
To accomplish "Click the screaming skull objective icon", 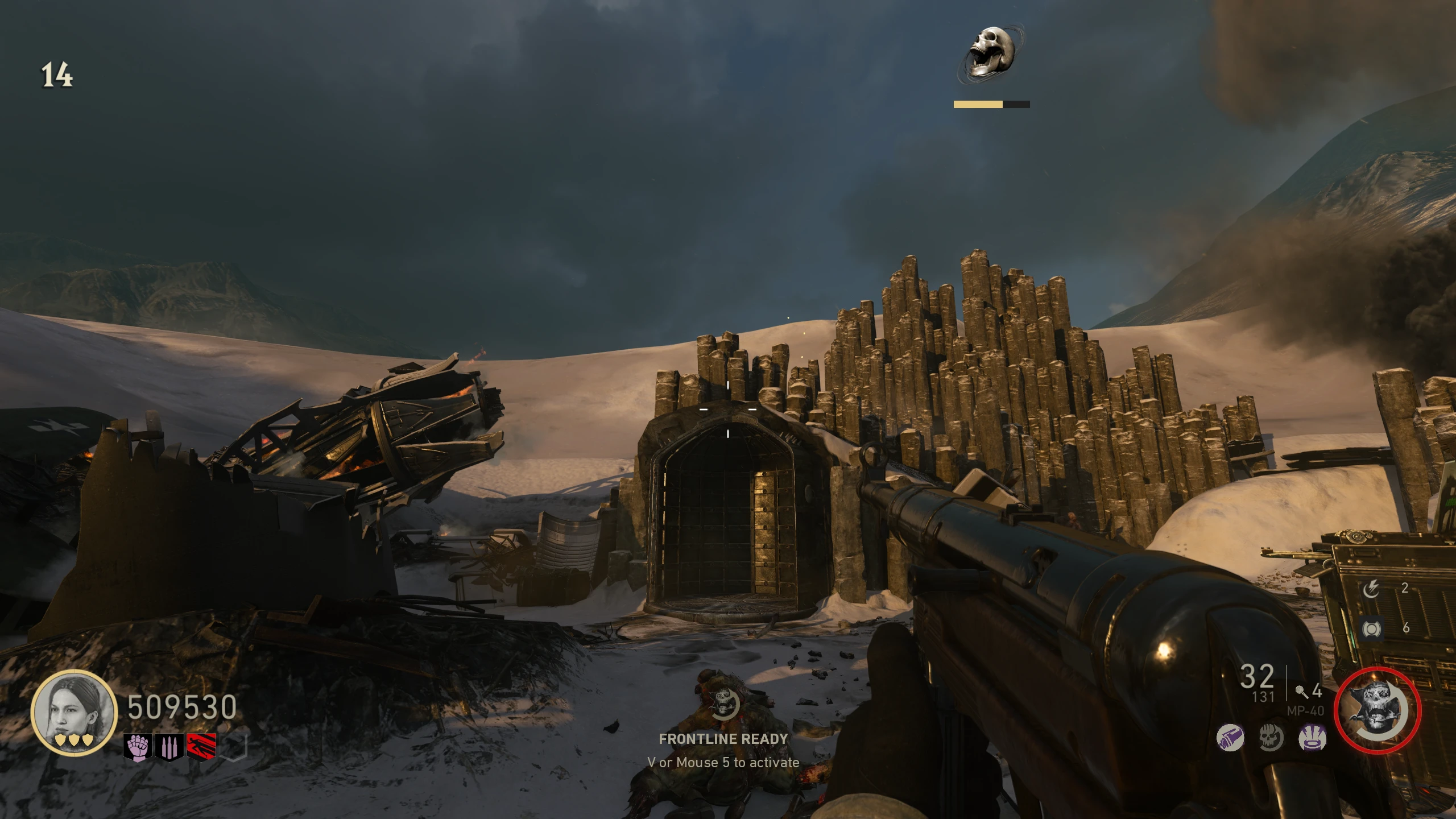I will tap(991, 53).
